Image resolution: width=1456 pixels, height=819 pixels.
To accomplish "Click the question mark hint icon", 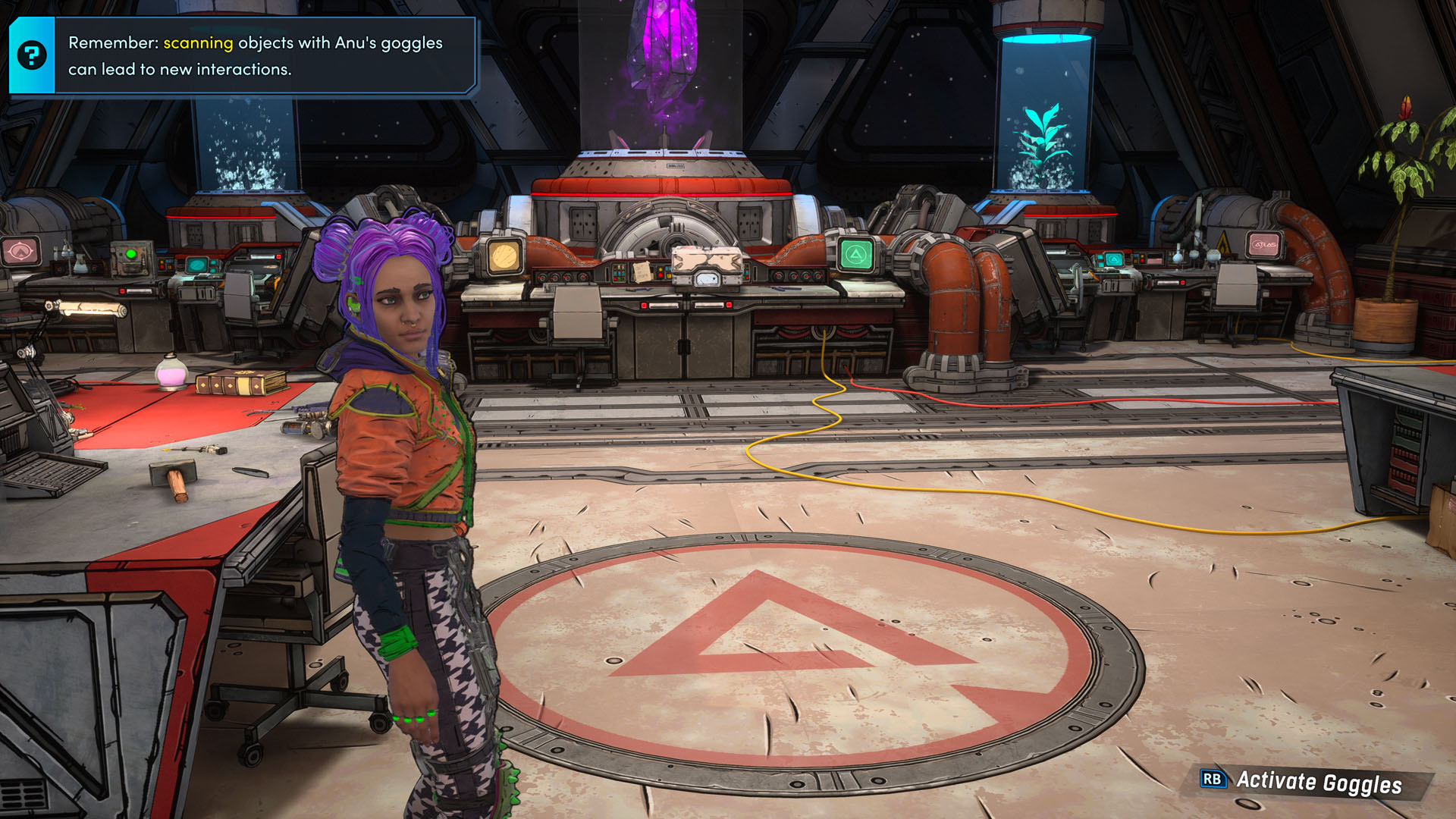I will pos(32,55).
